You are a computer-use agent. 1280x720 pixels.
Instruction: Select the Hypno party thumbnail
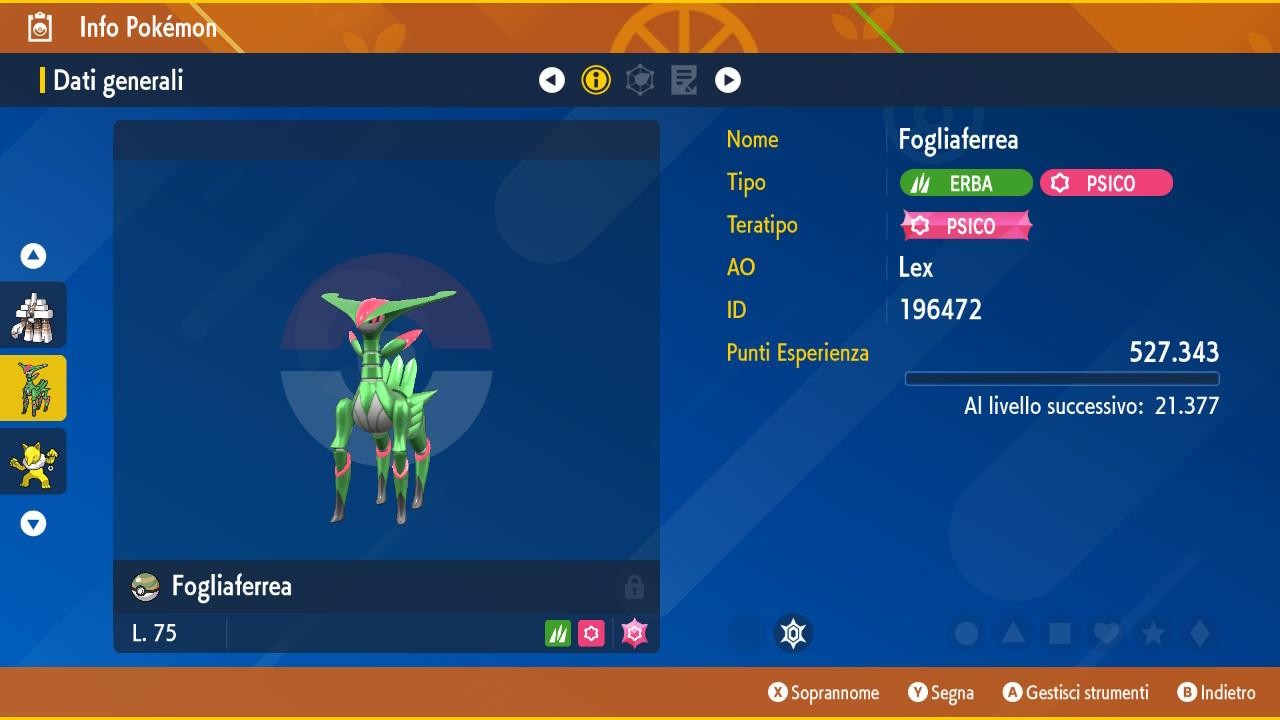point(33,461)
